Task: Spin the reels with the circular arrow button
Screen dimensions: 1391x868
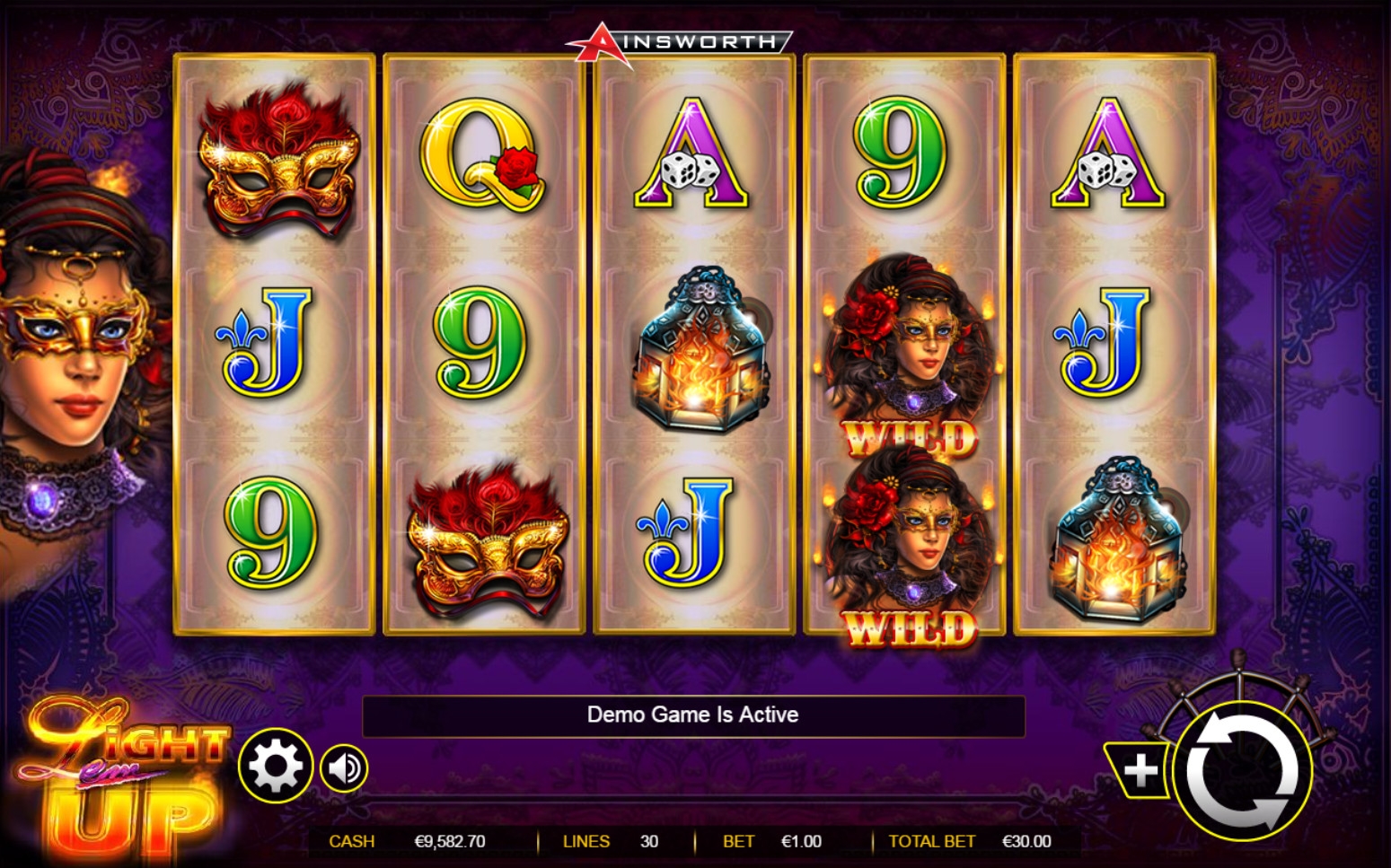Action: (x=1242, y=770)
